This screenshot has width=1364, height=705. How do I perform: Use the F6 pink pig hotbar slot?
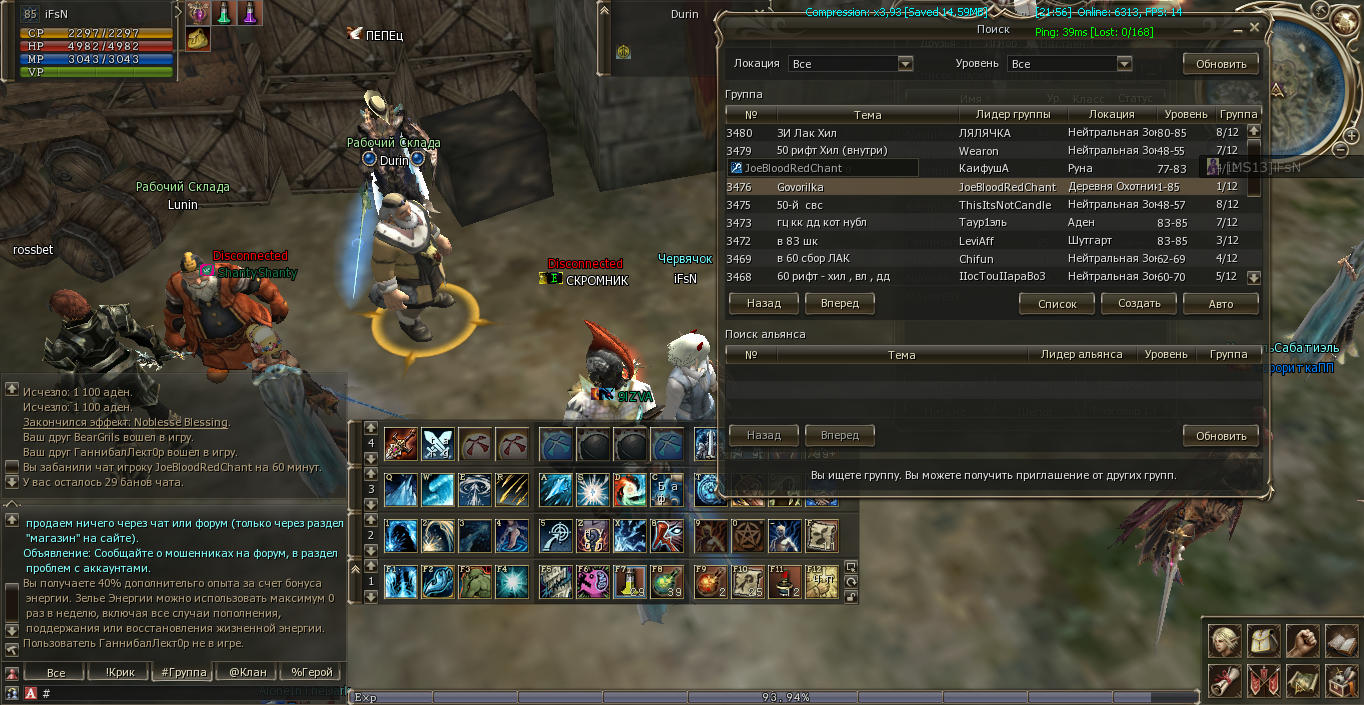593,582
